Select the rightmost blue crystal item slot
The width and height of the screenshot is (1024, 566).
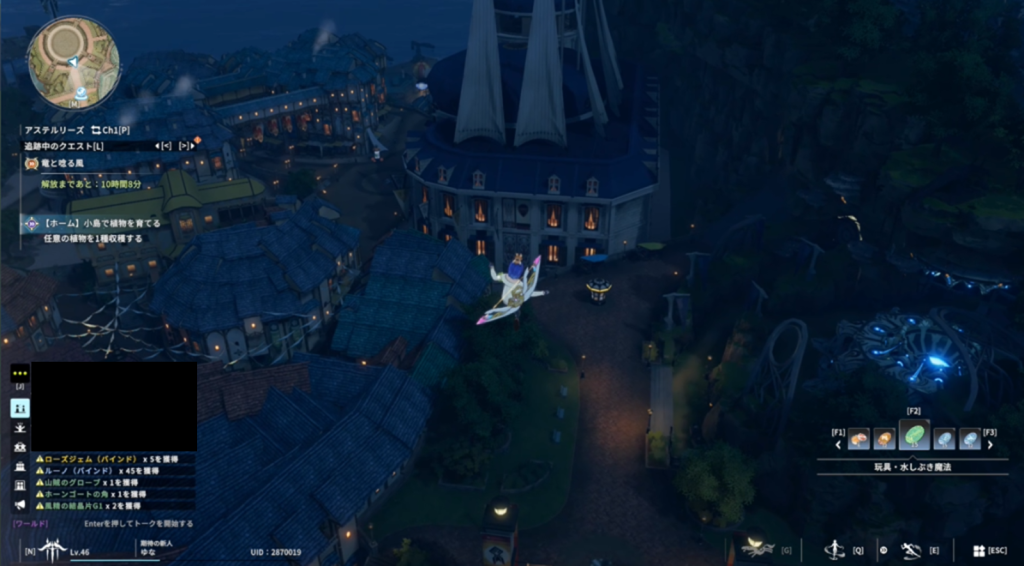970,439
